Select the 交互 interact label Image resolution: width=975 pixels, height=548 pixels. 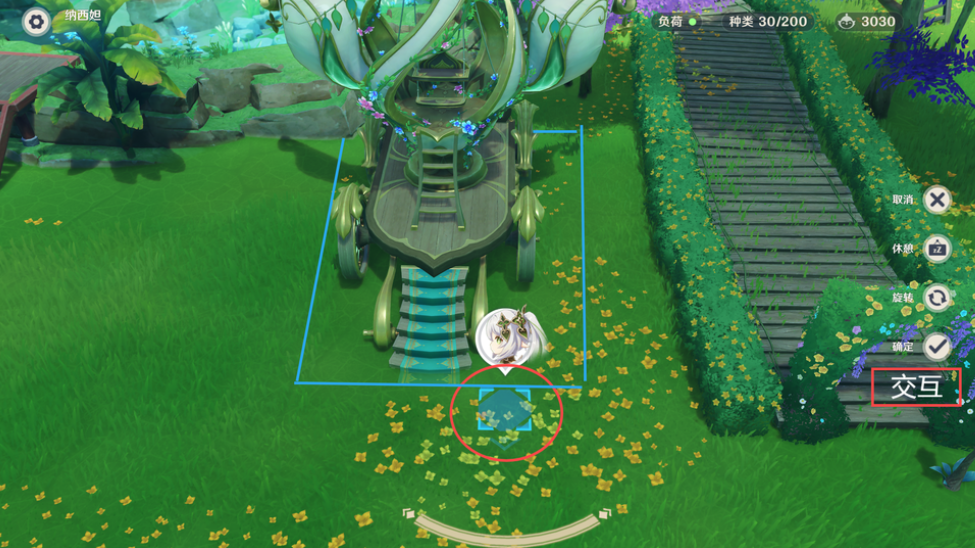pos(916,387)
